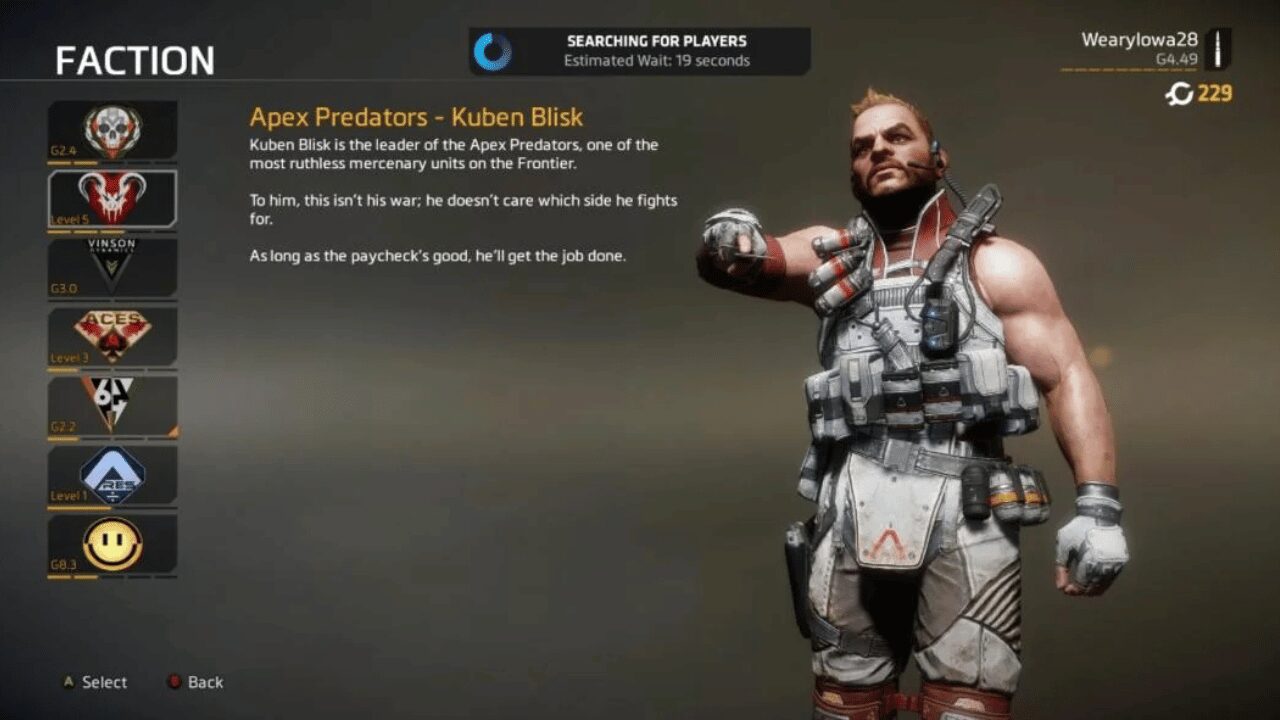The image size is (1280, 720).
Task: Select the ACES faction emblem
Action: tap(112, 336)
